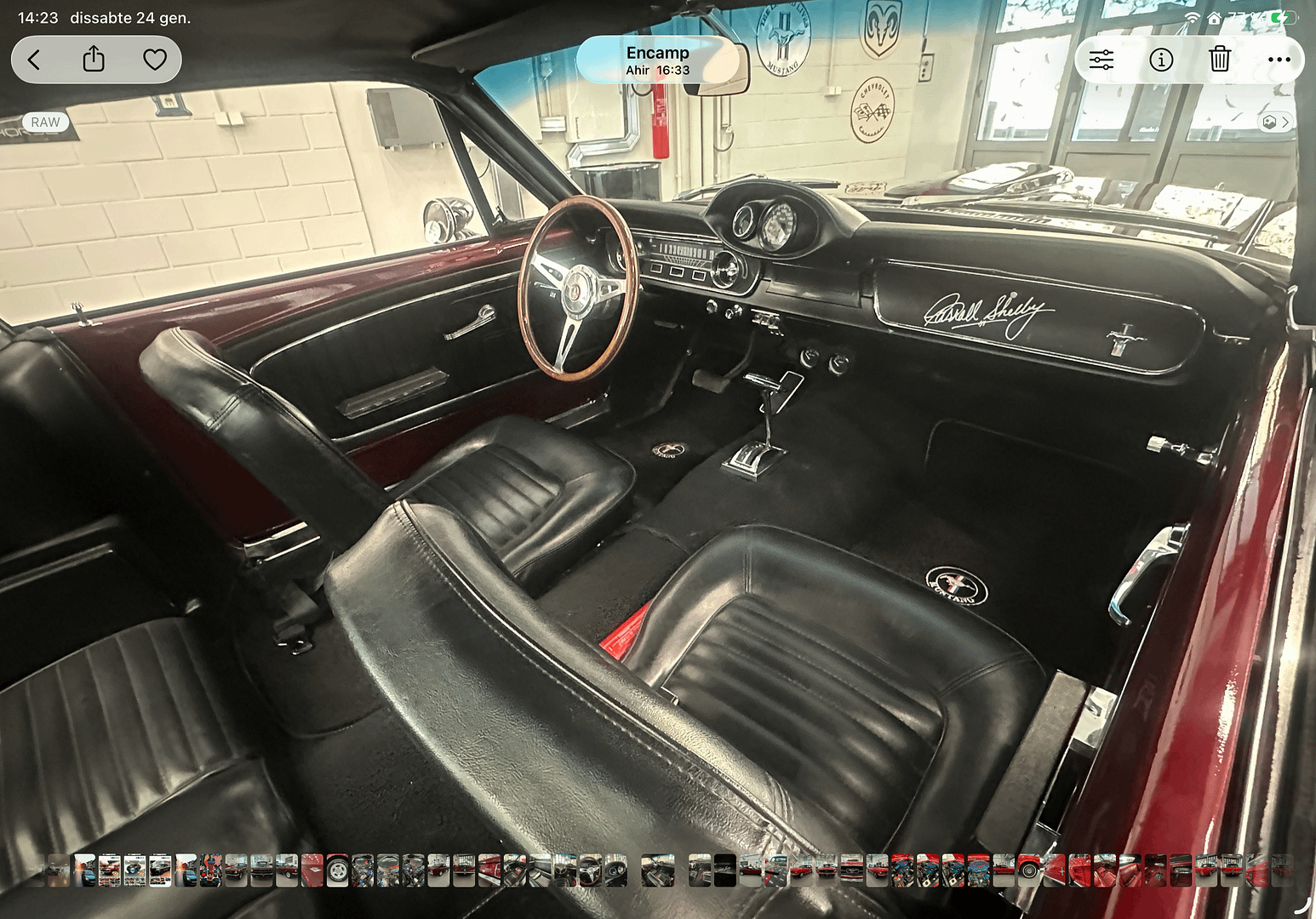Delete this photo with trash icon
This screenshot has height=919, width=1316.
(1220, 60)
